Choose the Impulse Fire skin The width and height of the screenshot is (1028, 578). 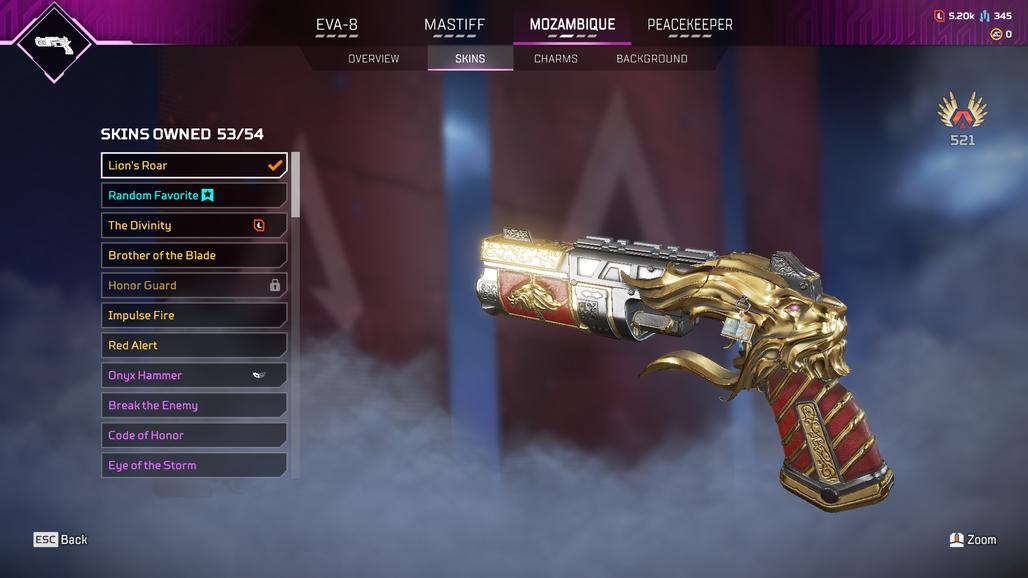point(194,315)
